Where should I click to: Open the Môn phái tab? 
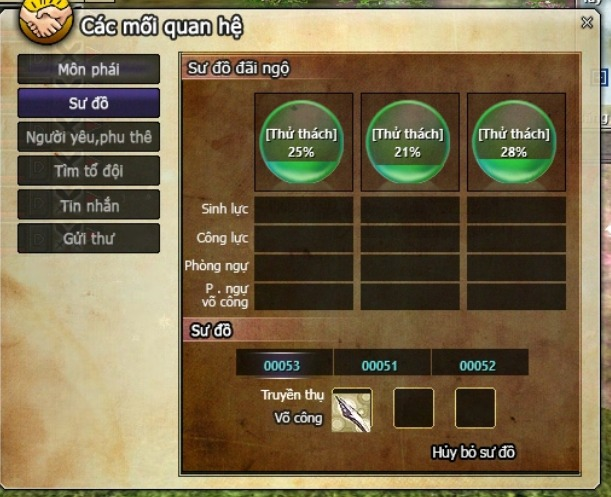point(89,69)
